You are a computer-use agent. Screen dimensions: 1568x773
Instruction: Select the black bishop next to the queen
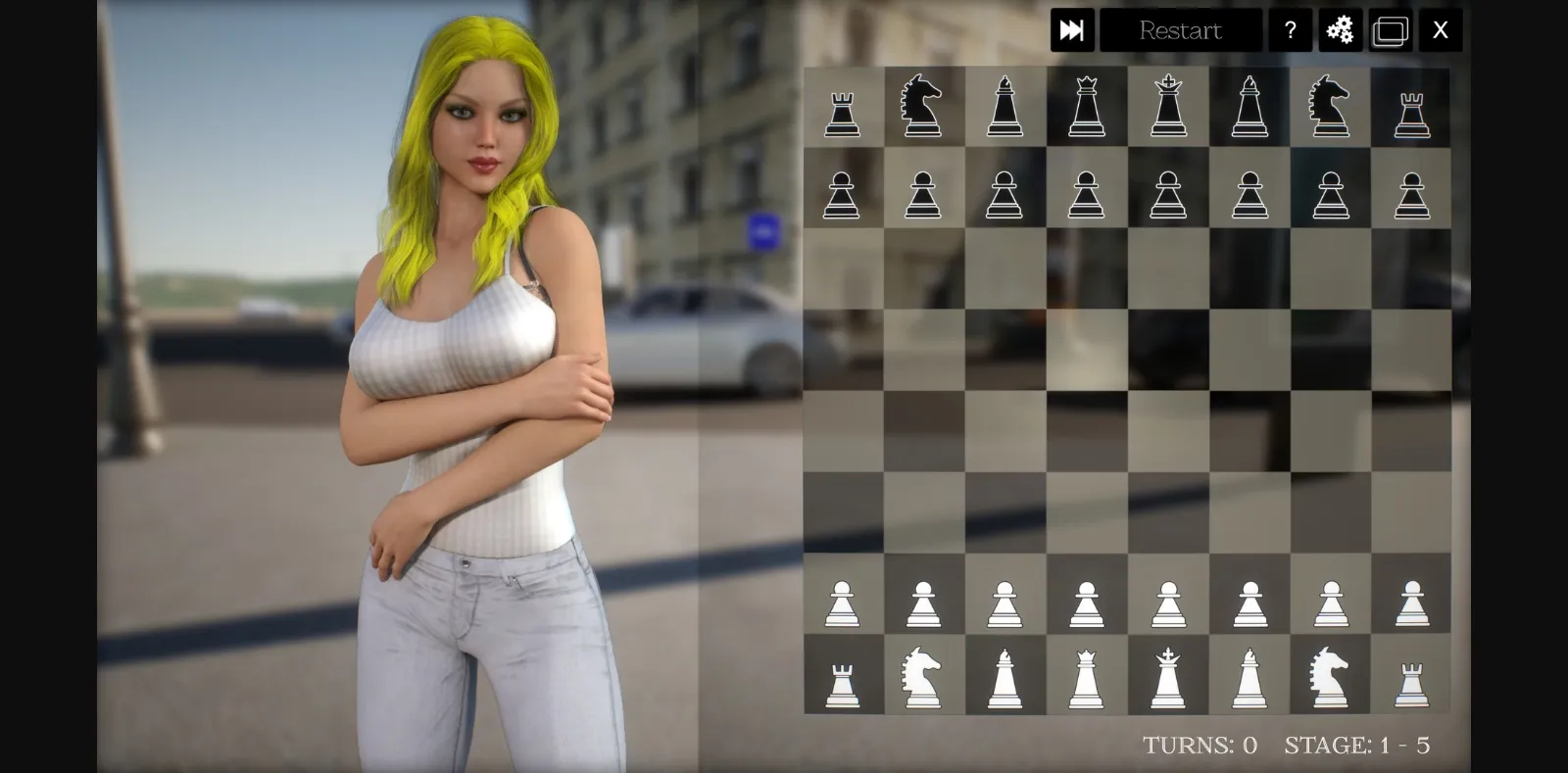click(x=1005, y=108)
